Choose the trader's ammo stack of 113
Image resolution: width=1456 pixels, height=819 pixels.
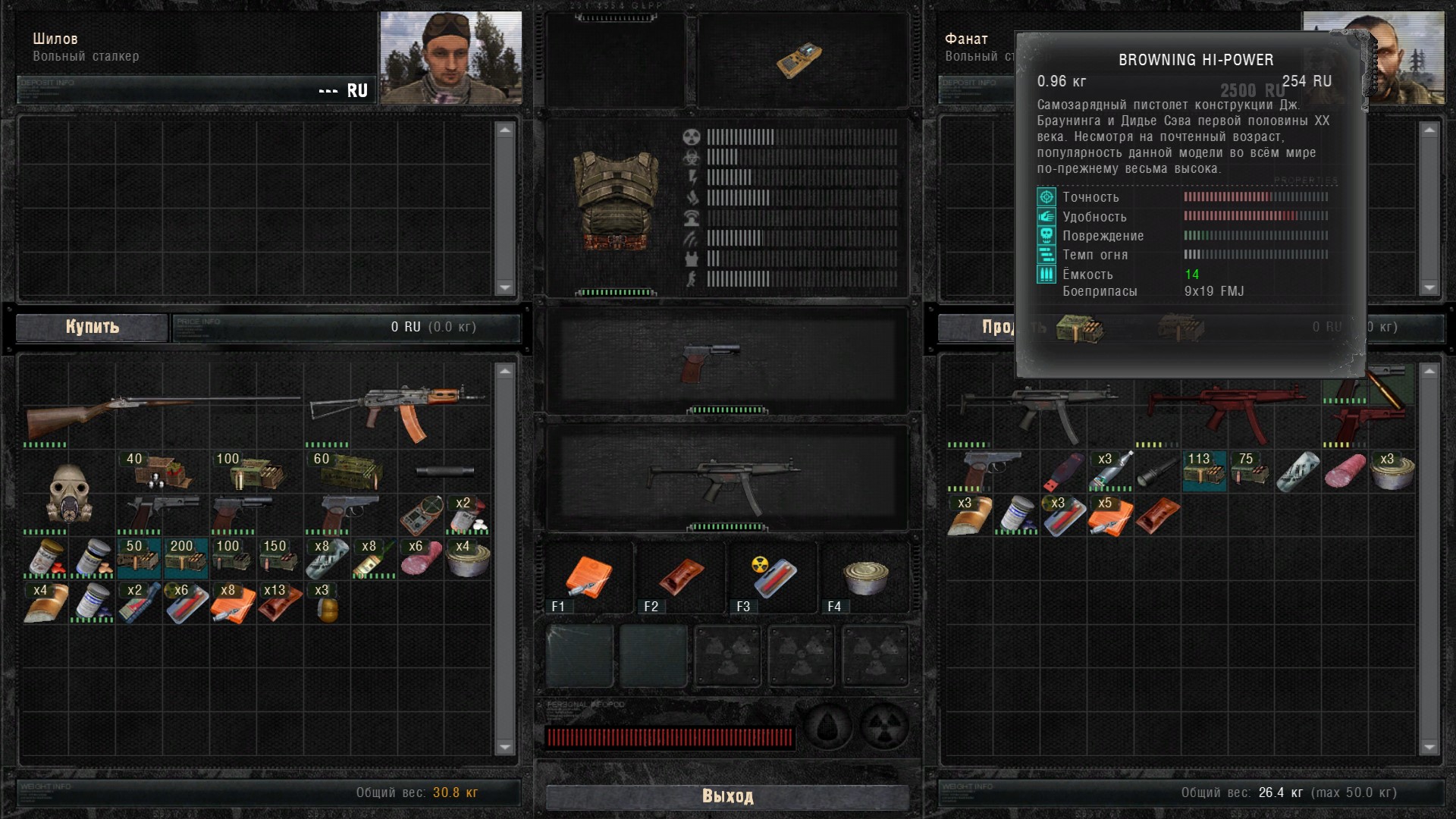tap(1204, 472)
